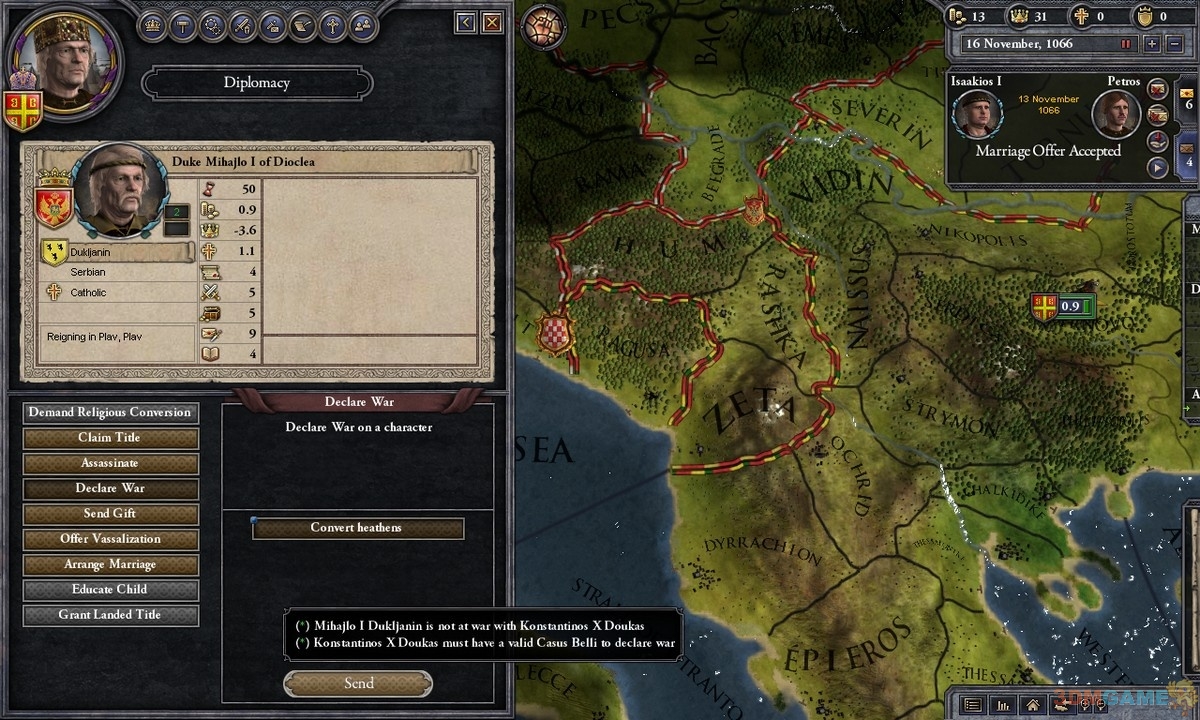This screenshot has height=720, width=1200.
Task: Click the Send button
Action: point(358,684)
